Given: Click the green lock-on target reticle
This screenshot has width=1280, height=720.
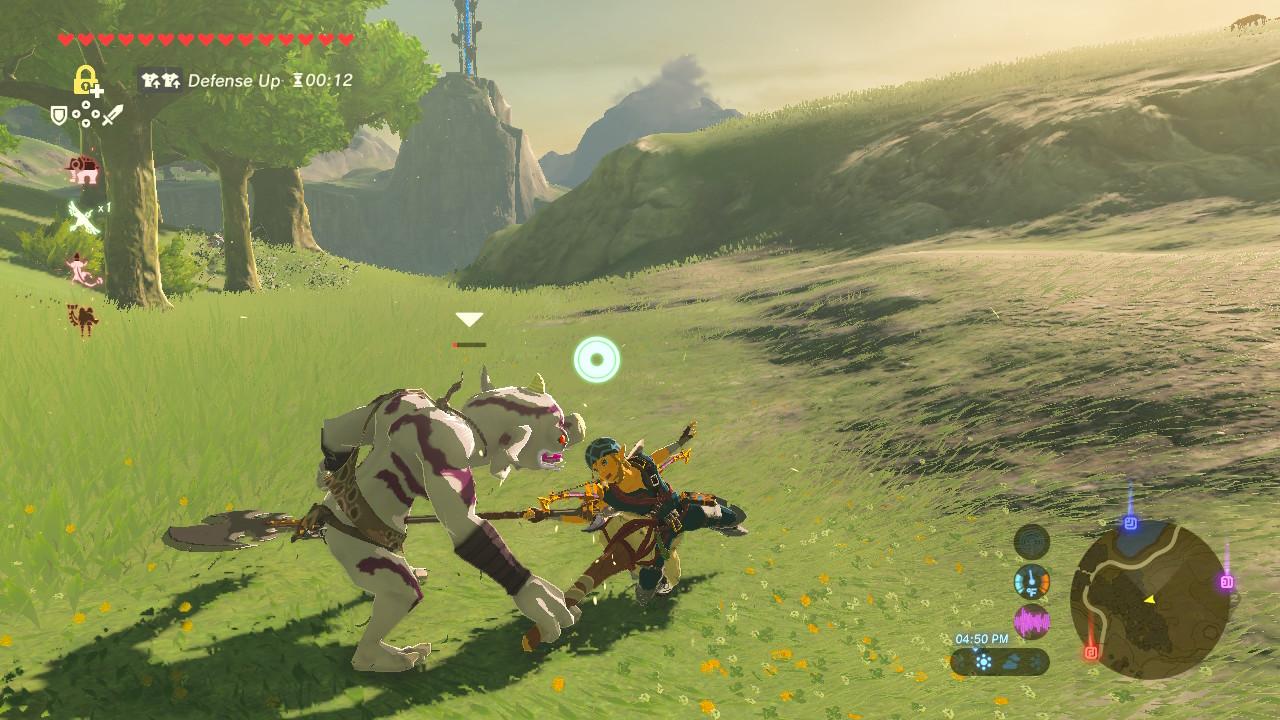Looking at the screenshot, I should pyautogui.click(x=597, y=360).
